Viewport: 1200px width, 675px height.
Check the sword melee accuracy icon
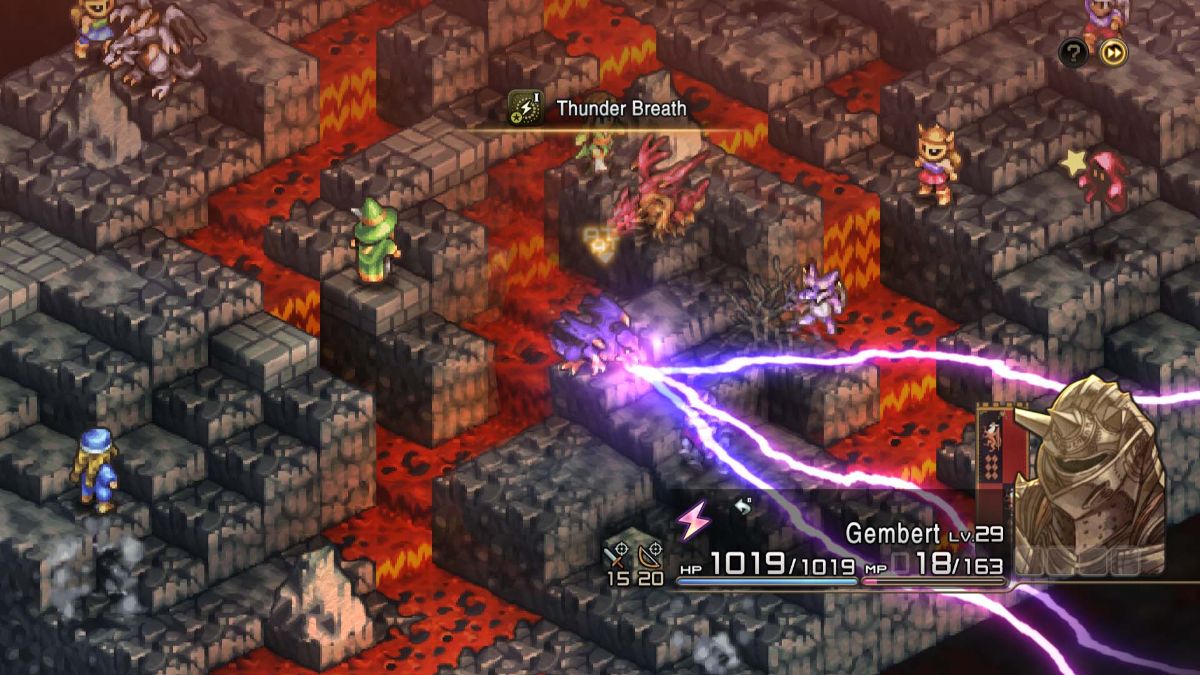coord(618,549)
